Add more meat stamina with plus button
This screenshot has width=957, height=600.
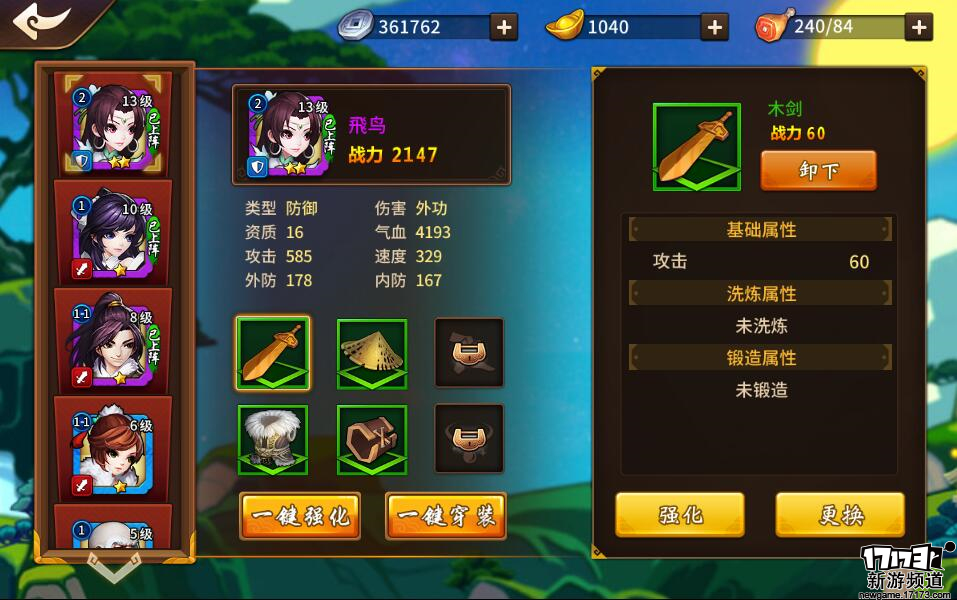tap(919, 27)
